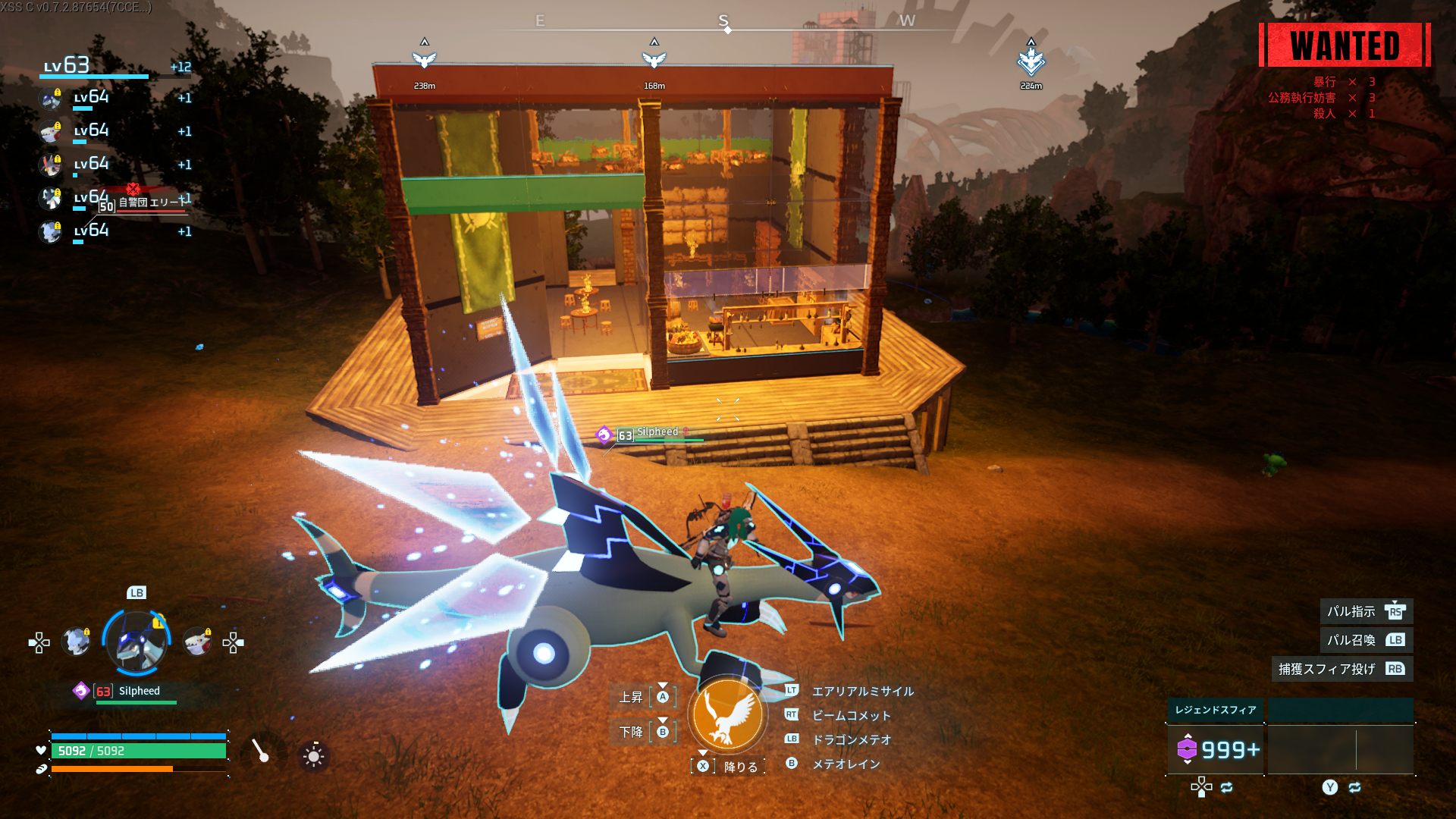
Task: Cast the メテオレイン skill
Action: [x=846, y=764]
